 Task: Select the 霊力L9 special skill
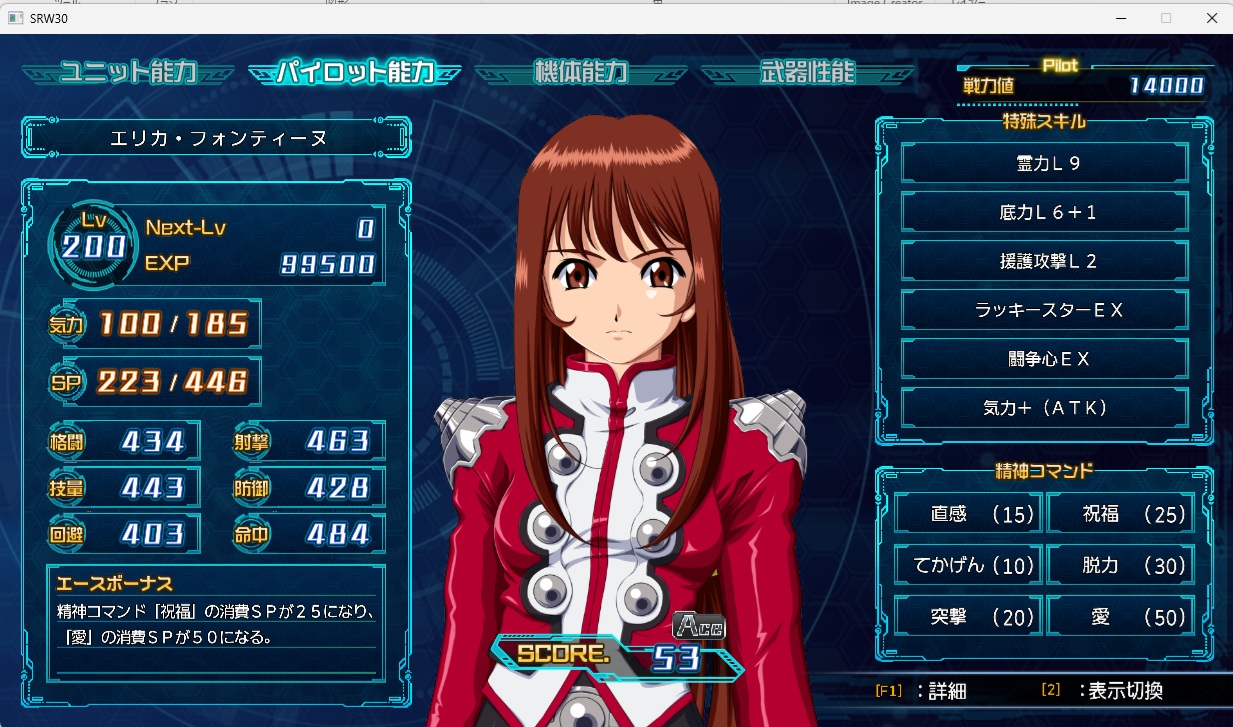(x=1045, y=163)
